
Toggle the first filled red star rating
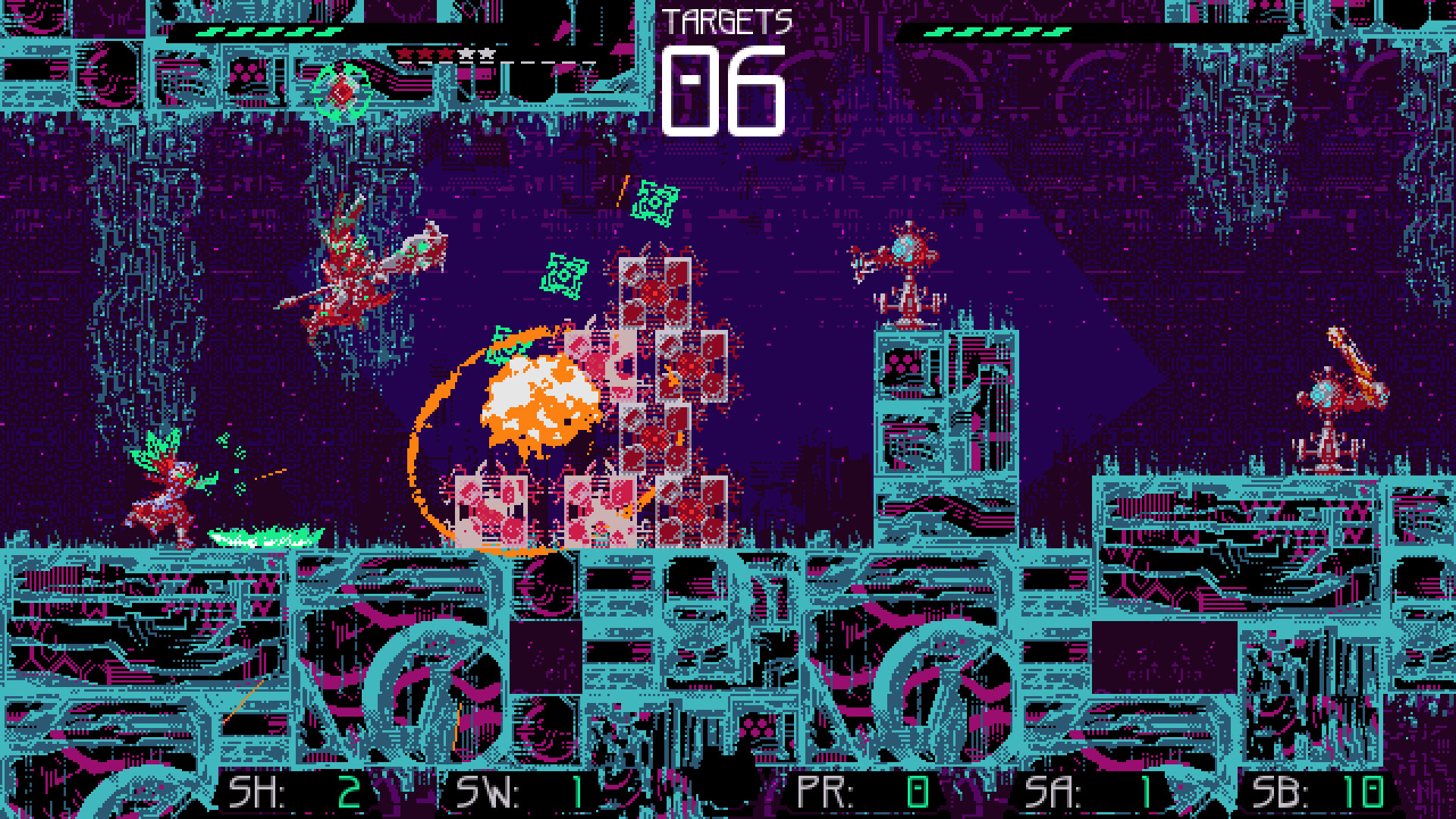coord(404,53)
